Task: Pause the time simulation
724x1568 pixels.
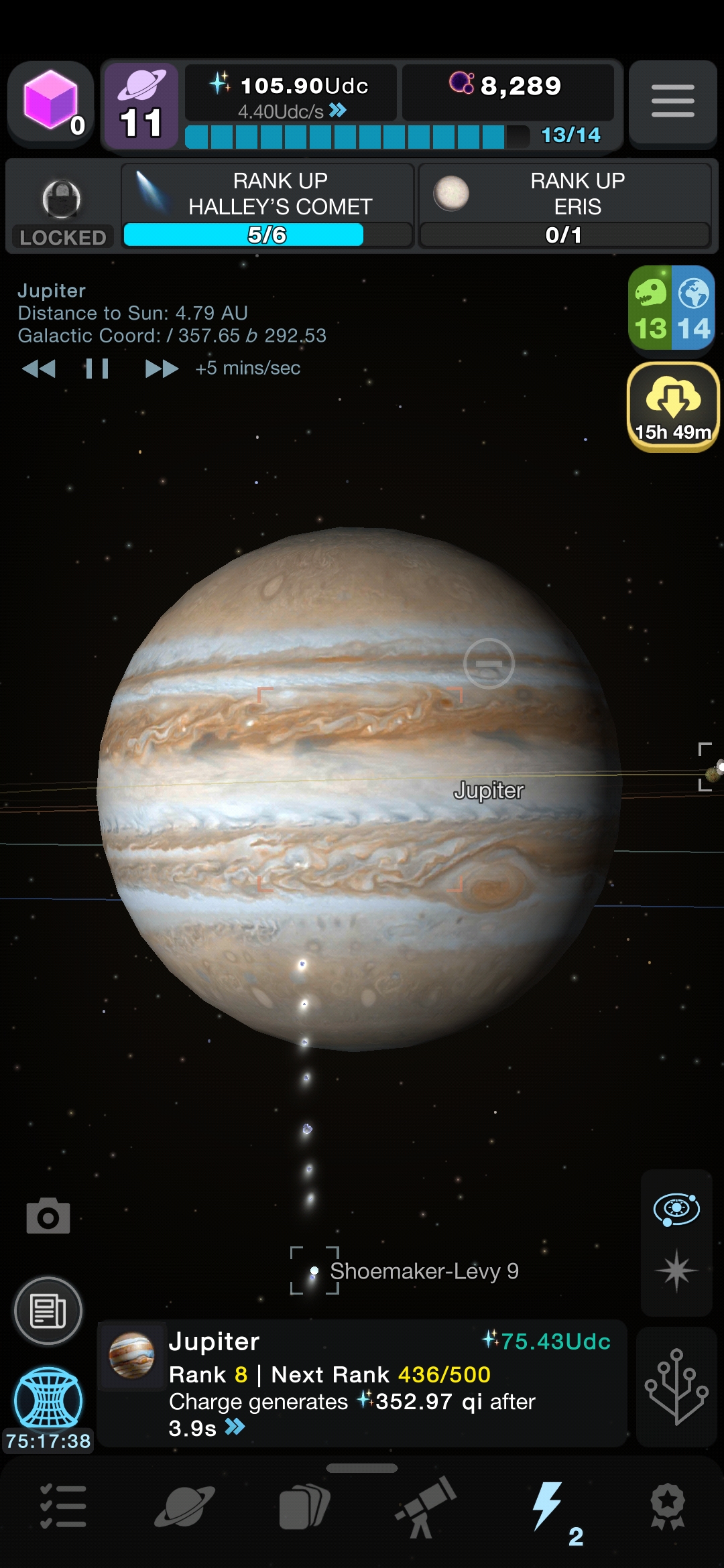Action: [97, 369]
